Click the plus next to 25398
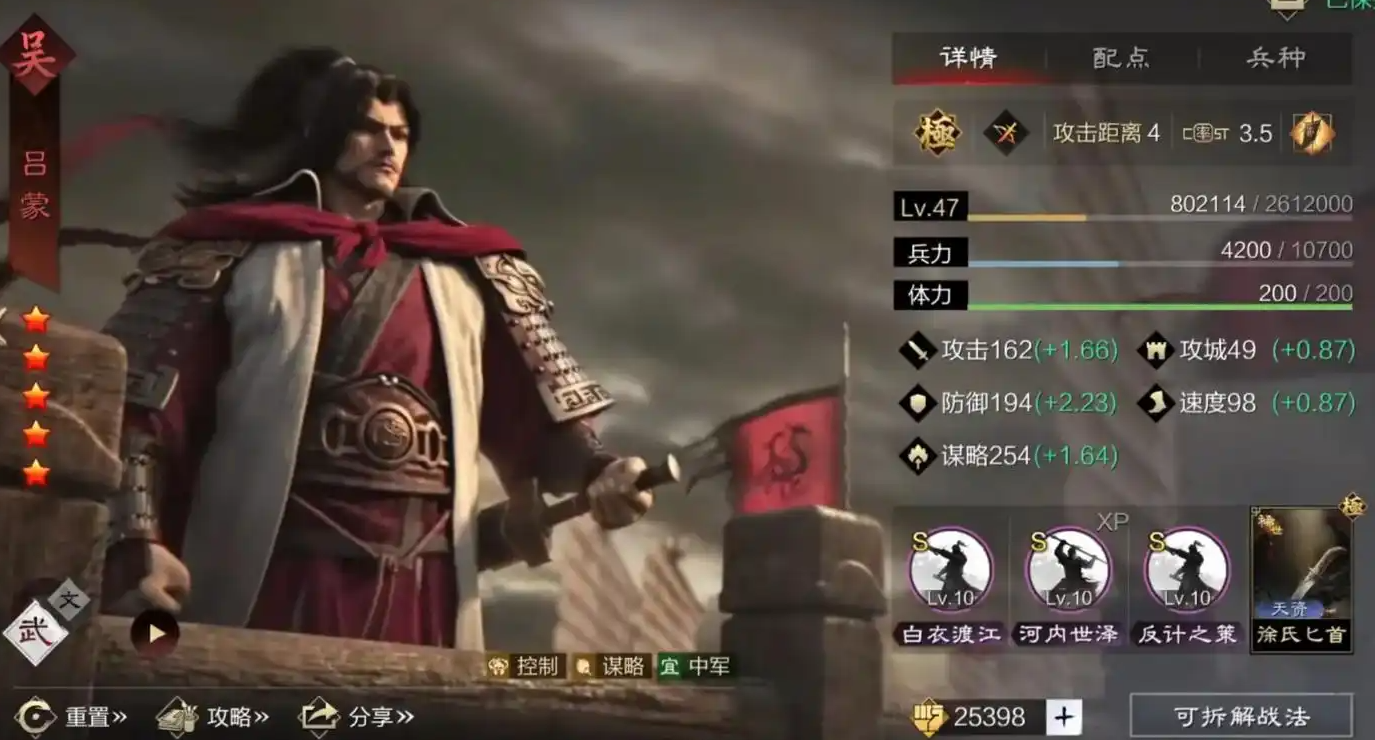The height and width of the screenshot is (740, 1375). tap(1065, 716)
